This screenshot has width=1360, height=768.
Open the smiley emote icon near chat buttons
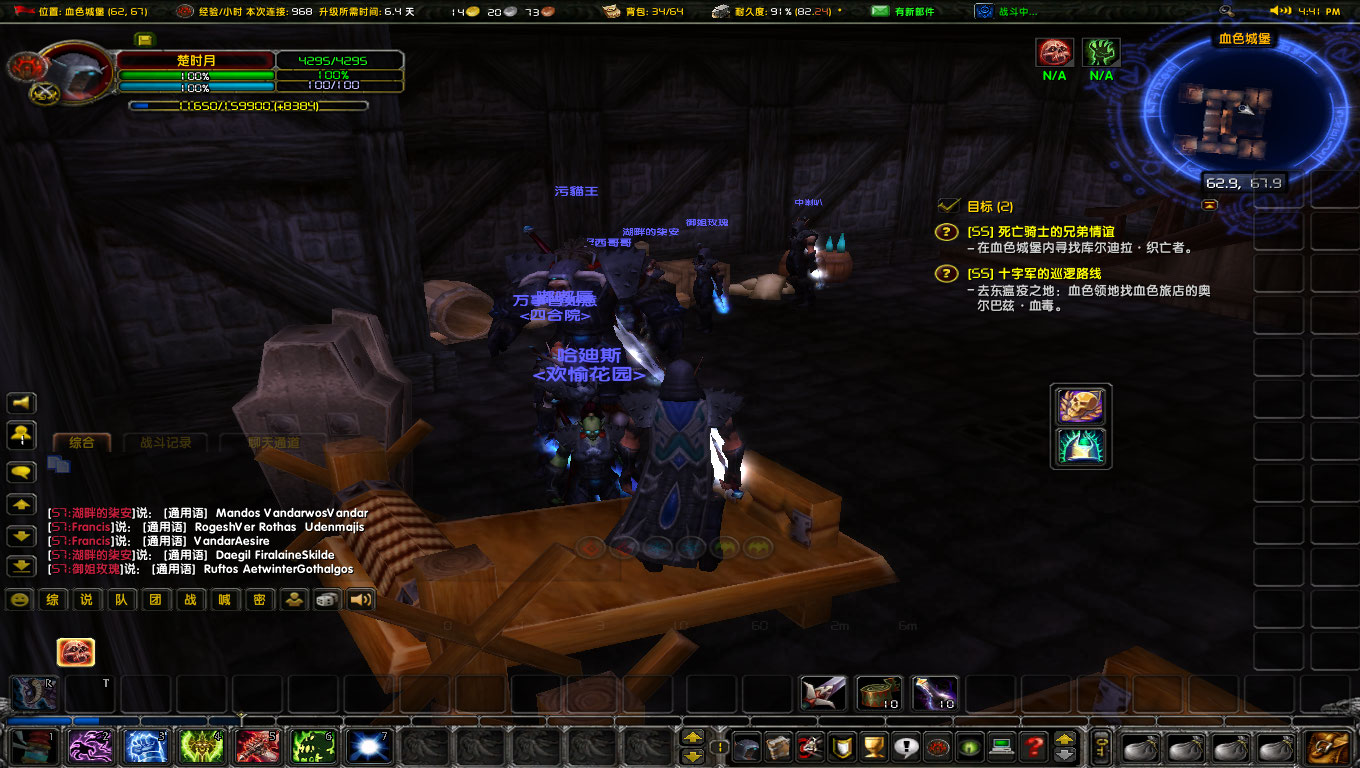click(x=17, y=599)
